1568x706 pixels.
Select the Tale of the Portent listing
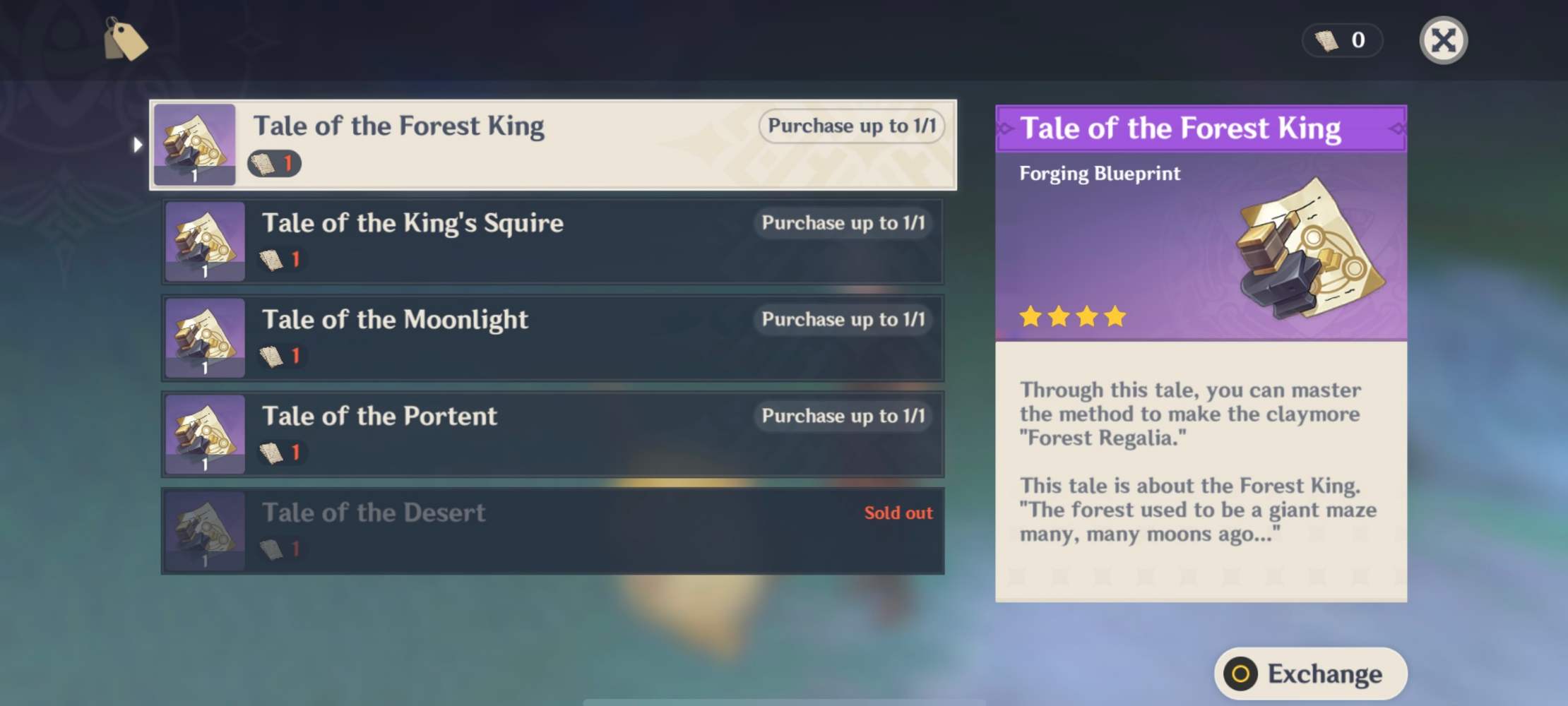click(x=551, y=434)
